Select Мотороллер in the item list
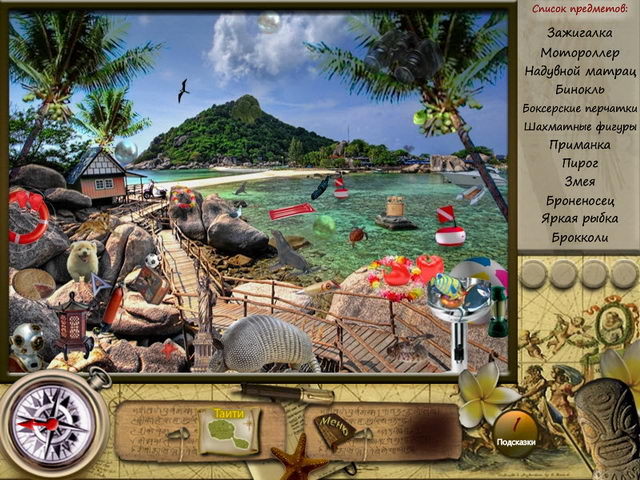 (579, 52)
